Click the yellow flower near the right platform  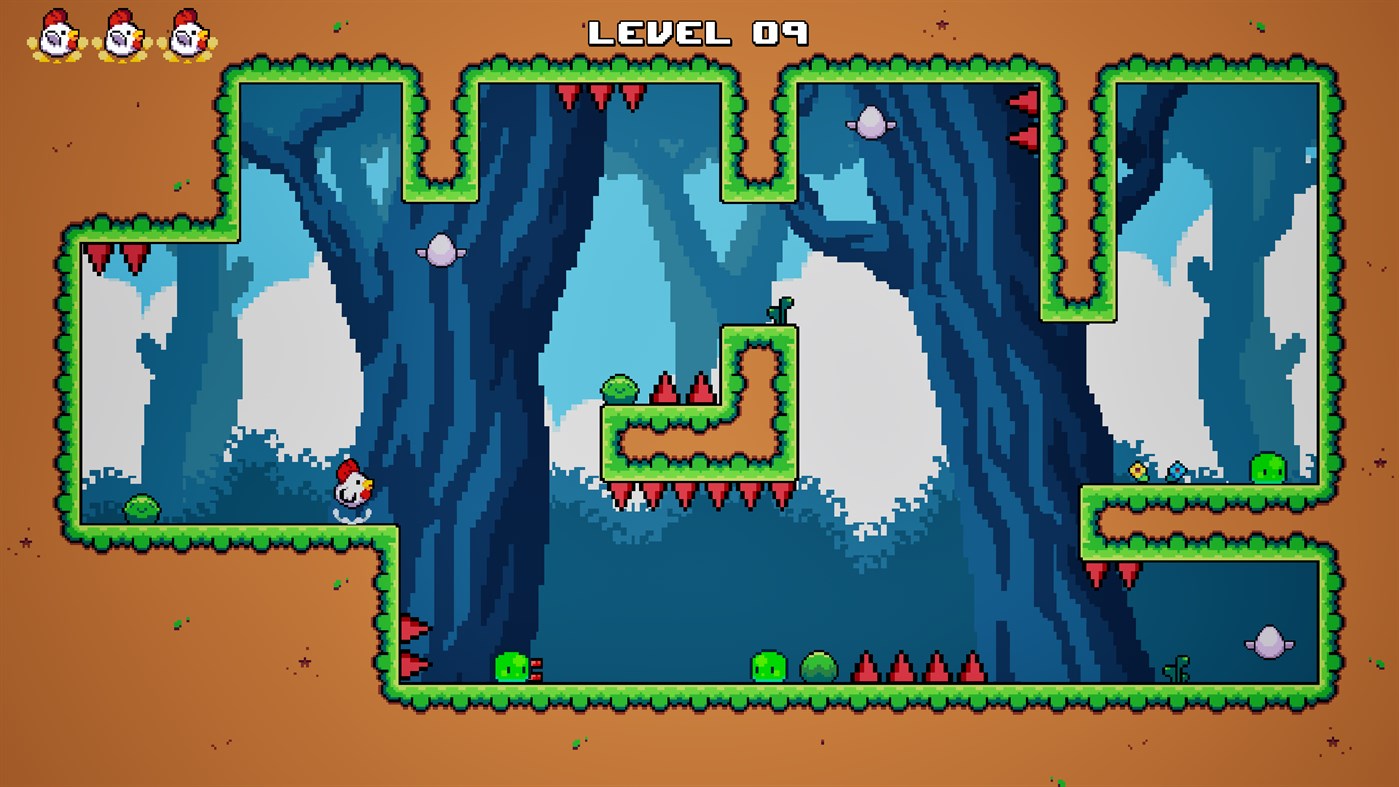pos(1136,468)
